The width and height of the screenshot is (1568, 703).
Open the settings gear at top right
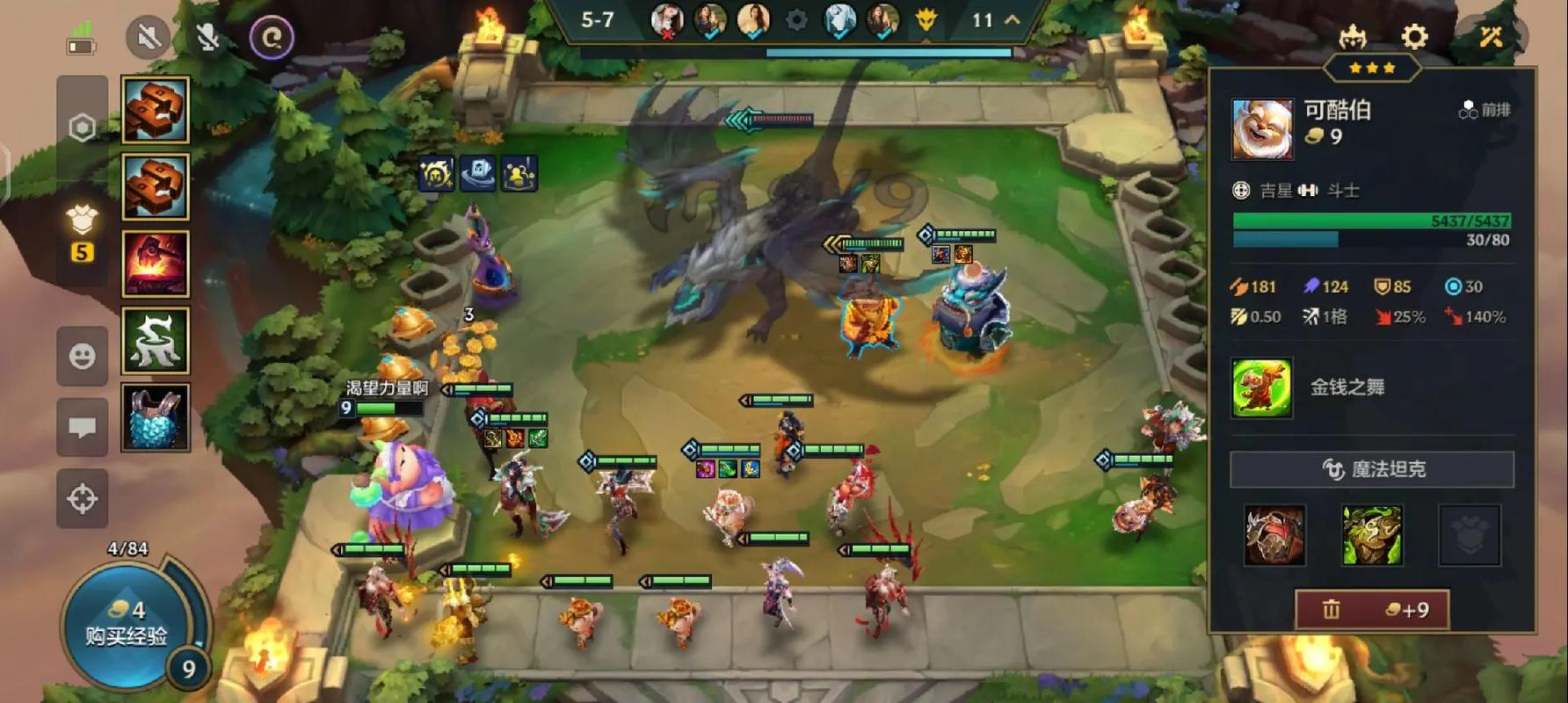(x=1414, y=37)
